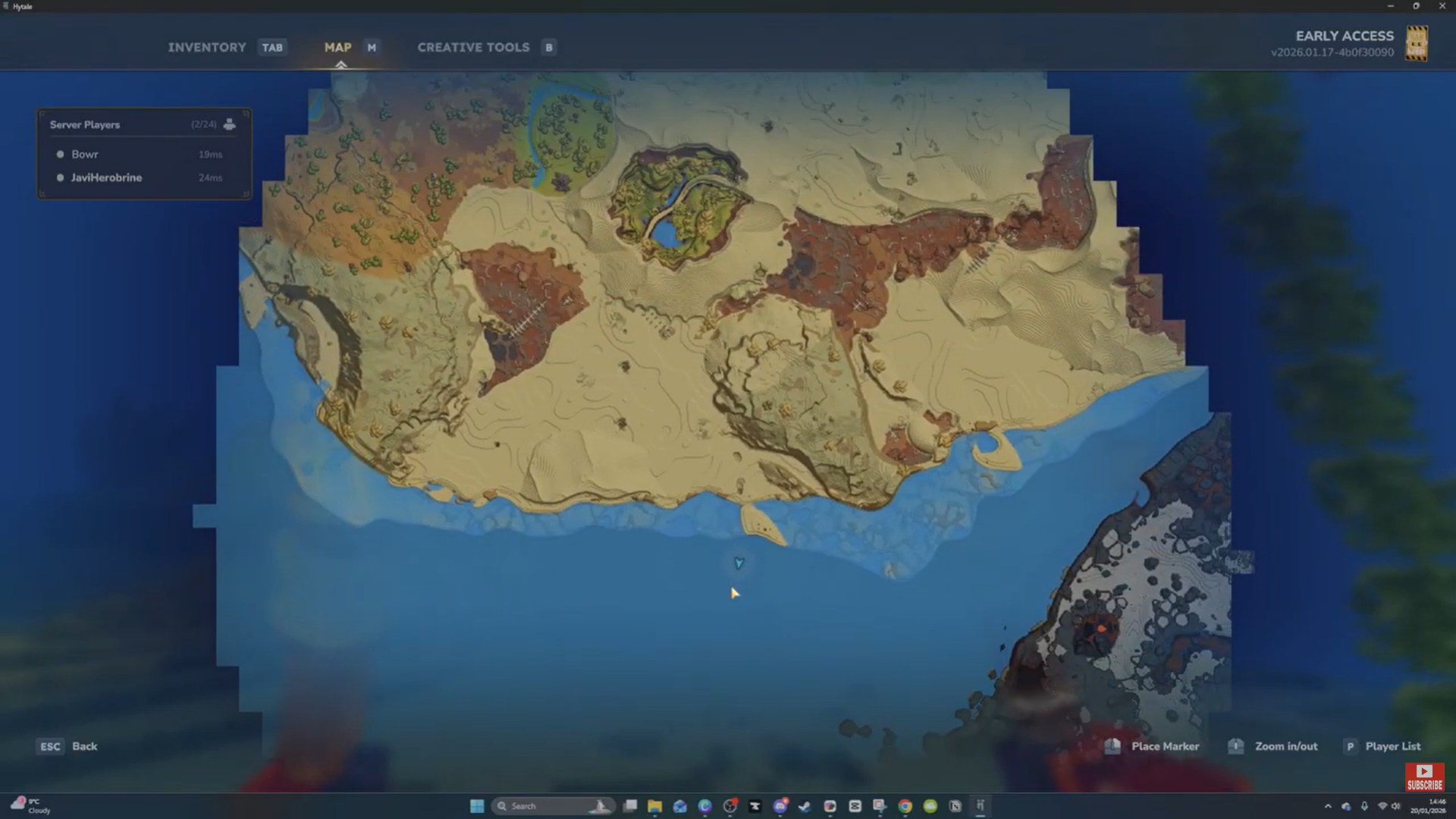Open the weather widget on the taskbar
Screen dimensions: 1456x819
[30, 805]
